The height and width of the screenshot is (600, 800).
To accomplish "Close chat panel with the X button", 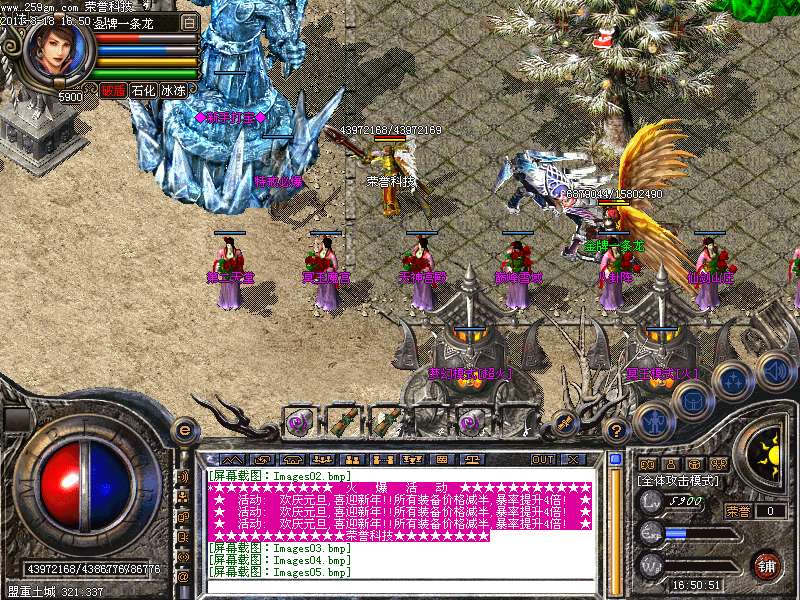I will click(x=573, y=459).
